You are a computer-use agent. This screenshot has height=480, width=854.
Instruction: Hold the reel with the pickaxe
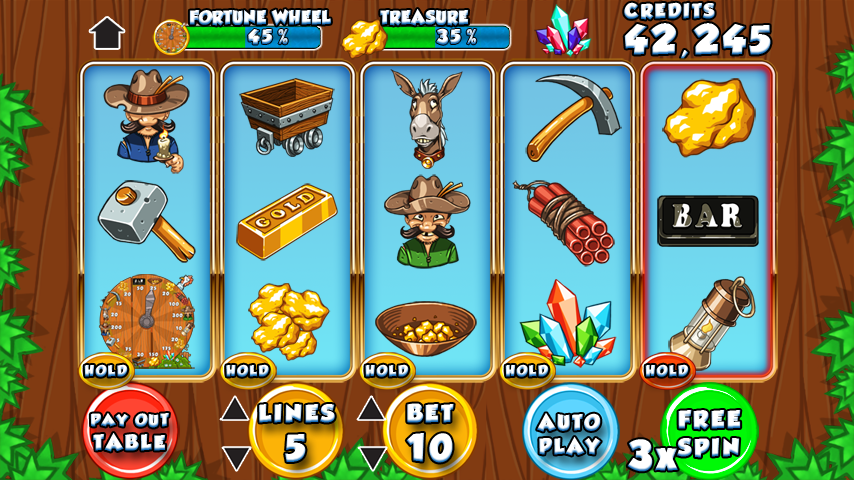(526, 370)
